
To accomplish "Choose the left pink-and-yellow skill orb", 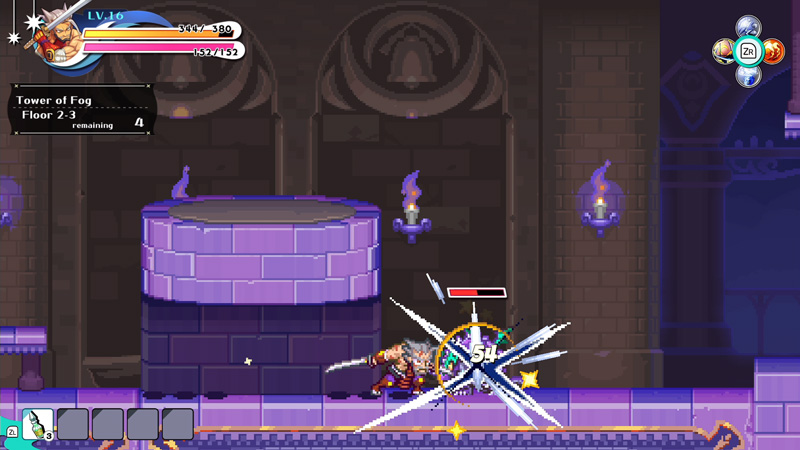I will point(723,51).
